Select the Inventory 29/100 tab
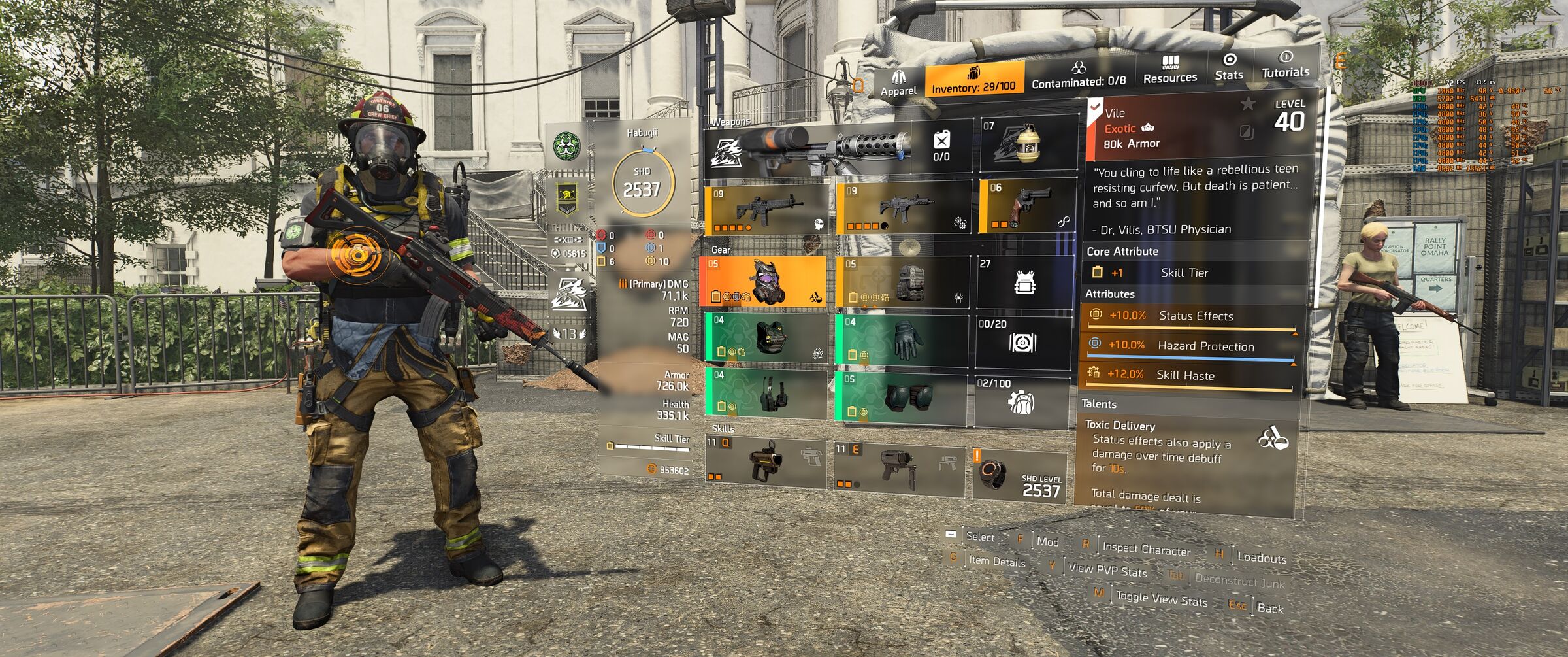This screenshot has height=657, width=1568. (973, 80)
